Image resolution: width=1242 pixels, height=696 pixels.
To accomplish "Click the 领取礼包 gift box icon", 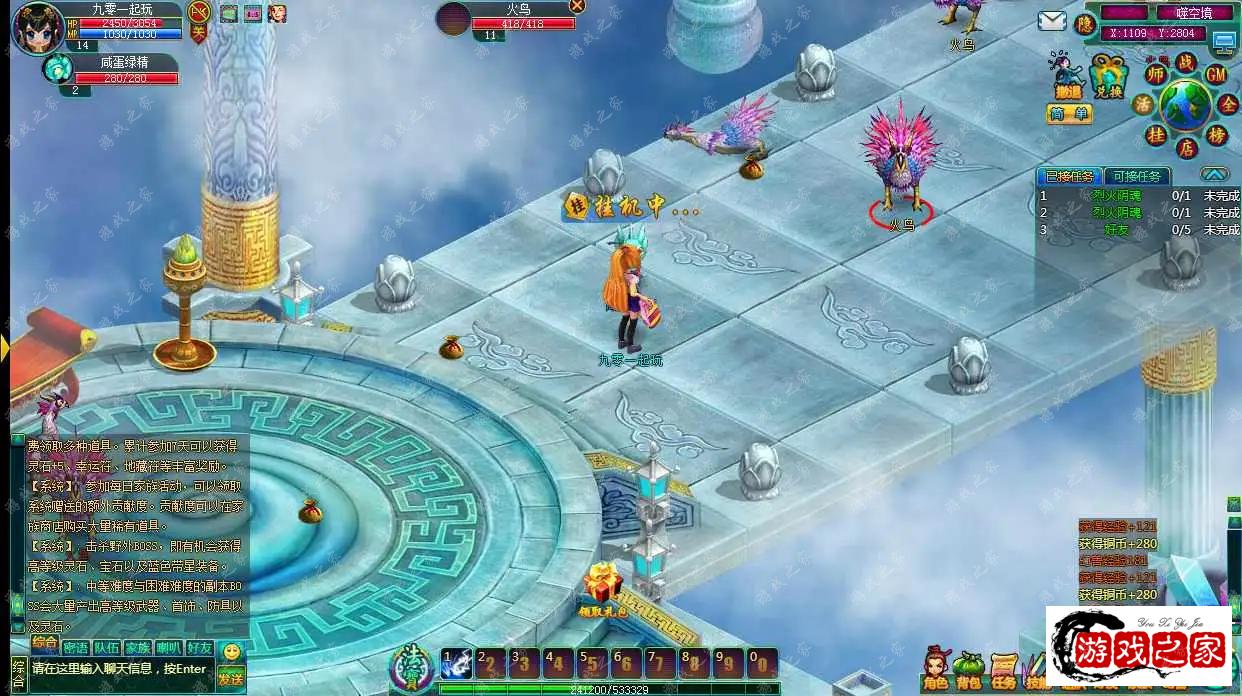I will (x=603, y=583).
